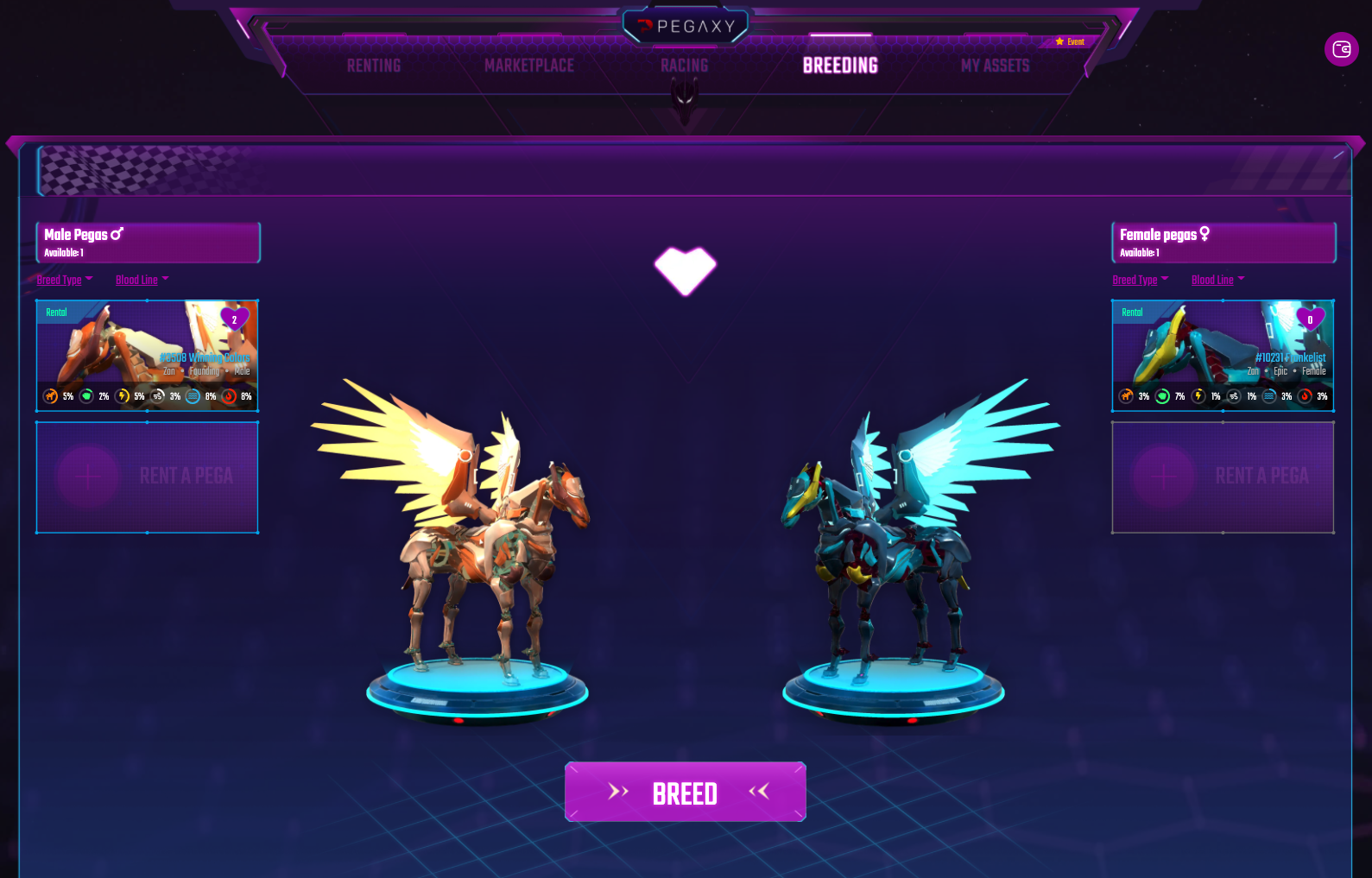1372x878 pixels.
Task: Start breeding with the Breed button
Action: 686,793
